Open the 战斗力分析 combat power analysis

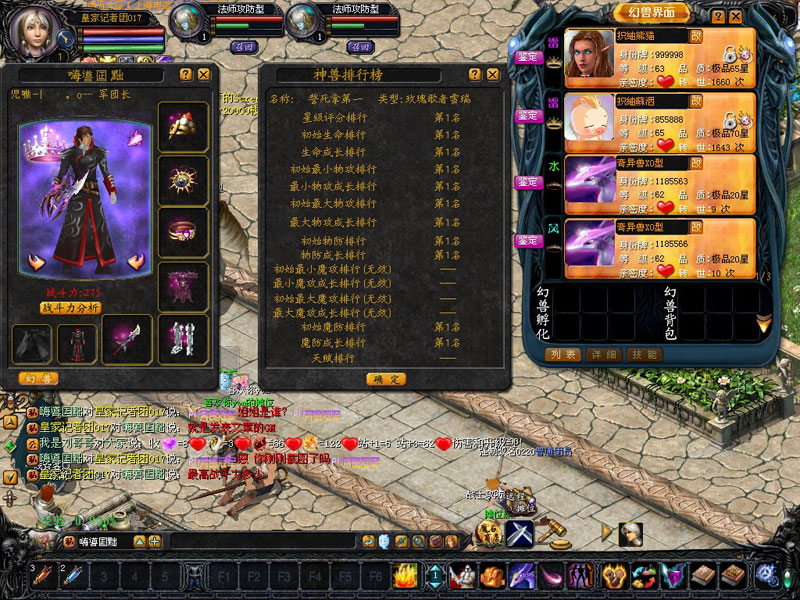click(69, 308)
